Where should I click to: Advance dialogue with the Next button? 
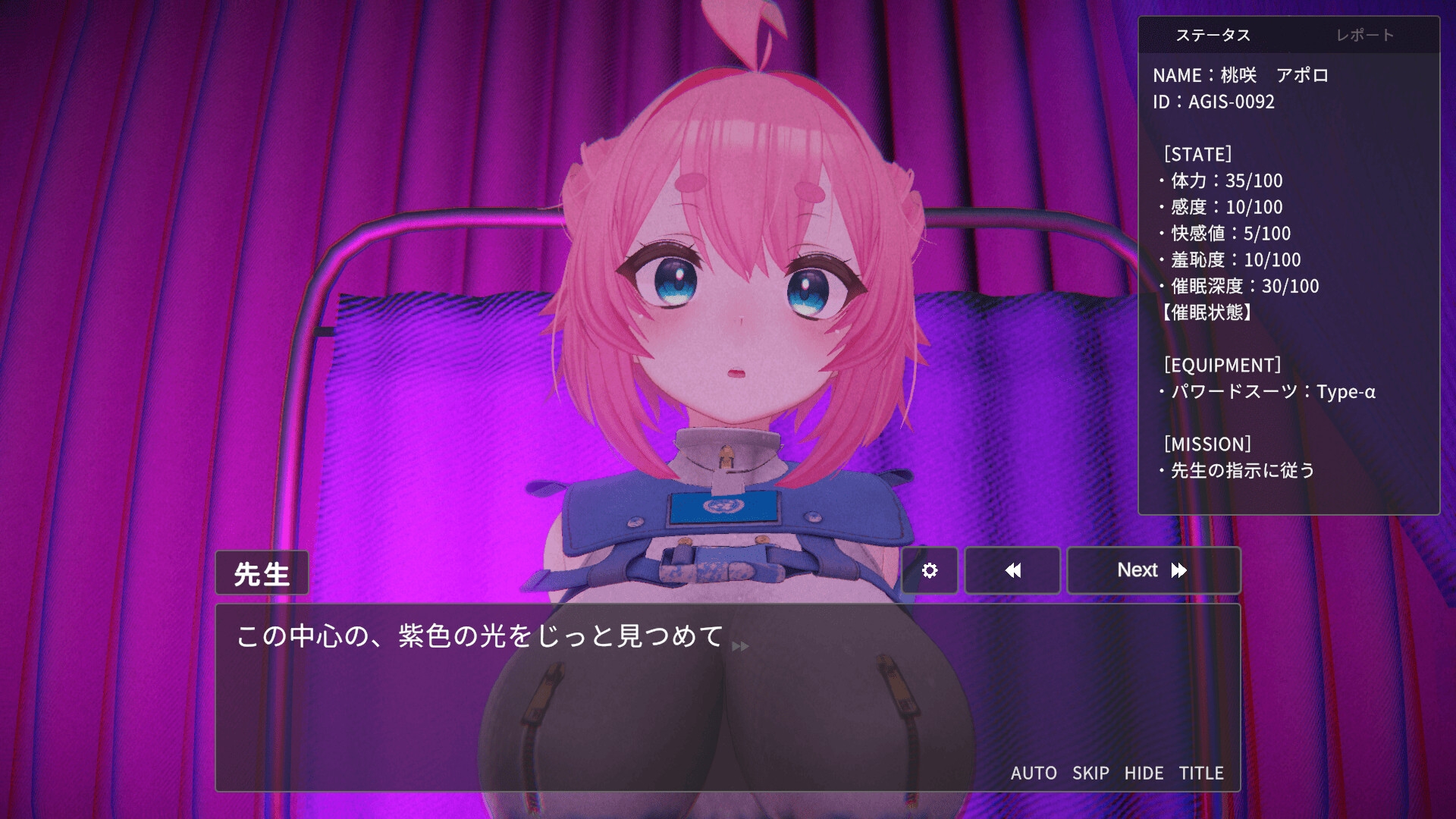pyautogui.click(x=1153, y=570)
